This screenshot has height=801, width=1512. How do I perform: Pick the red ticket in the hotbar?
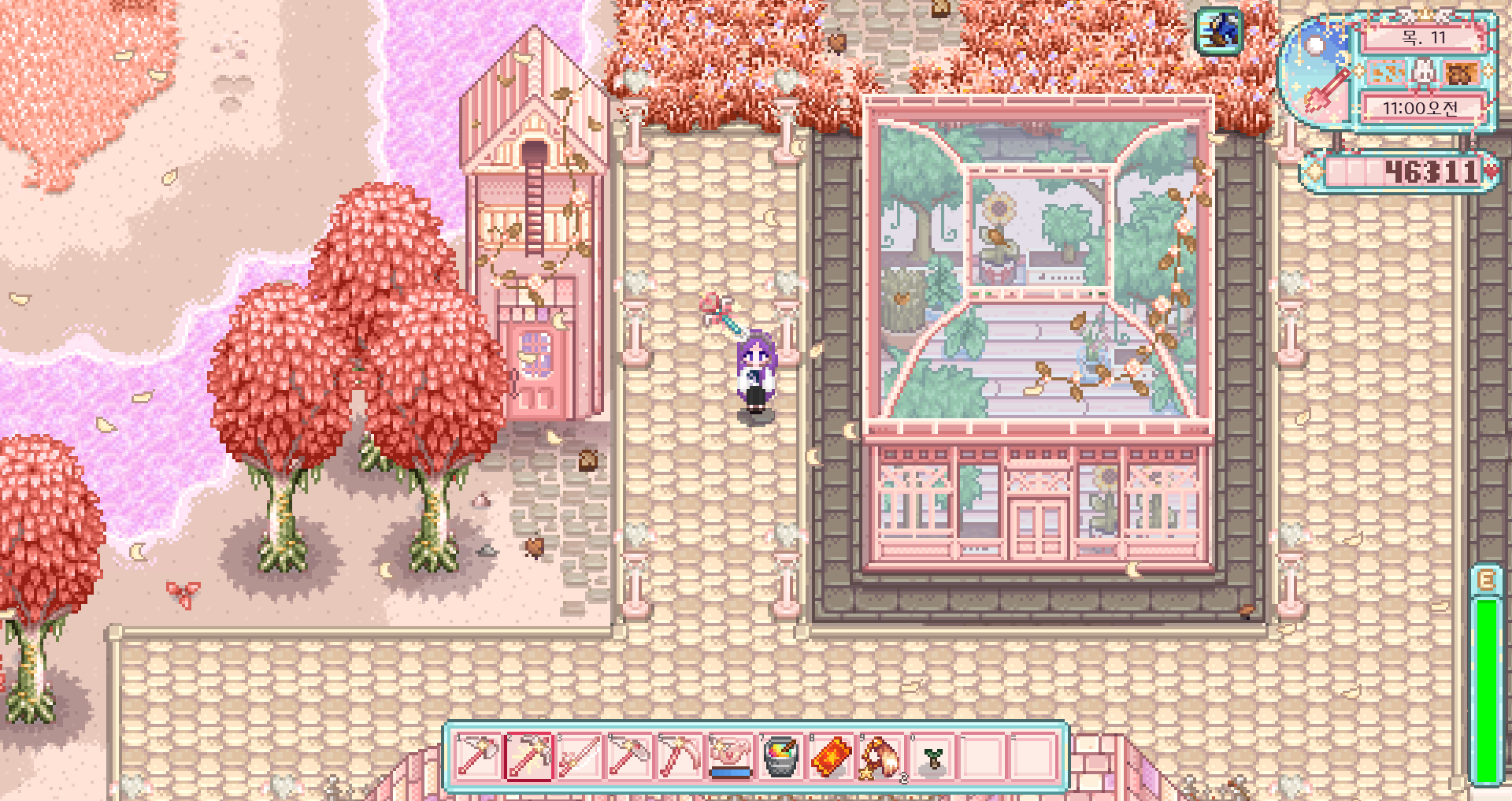pos(831,757)
